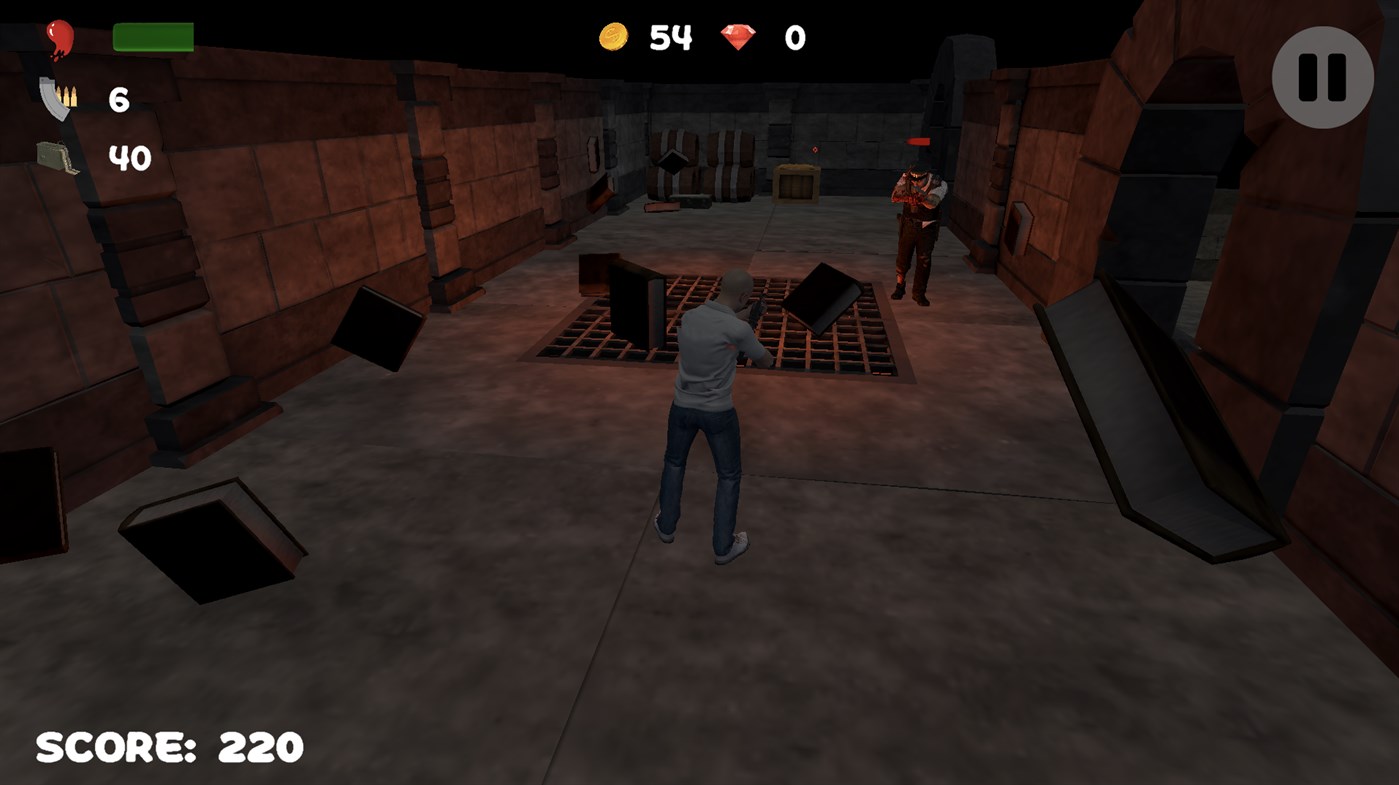
Task: Click the green health bar
Action: [x=153, y=35]
